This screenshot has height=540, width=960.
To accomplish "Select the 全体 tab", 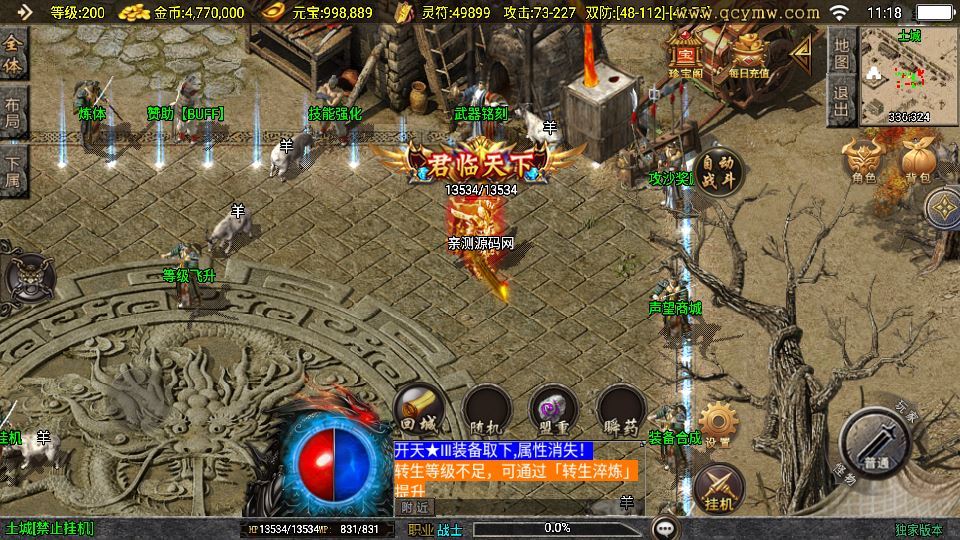I will coord(13,53).
